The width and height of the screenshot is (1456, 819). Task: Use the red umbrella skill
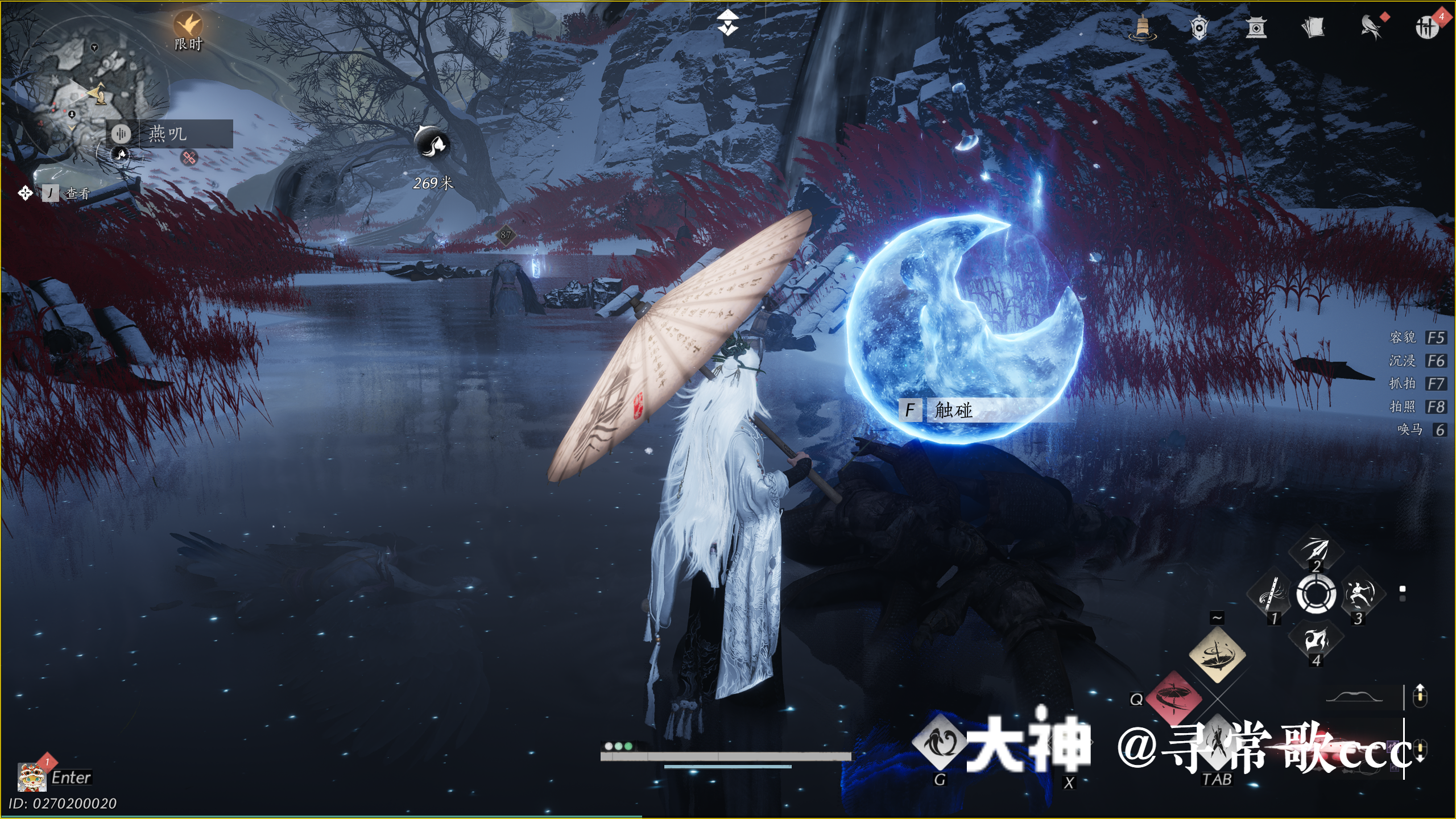(1173, 698)
